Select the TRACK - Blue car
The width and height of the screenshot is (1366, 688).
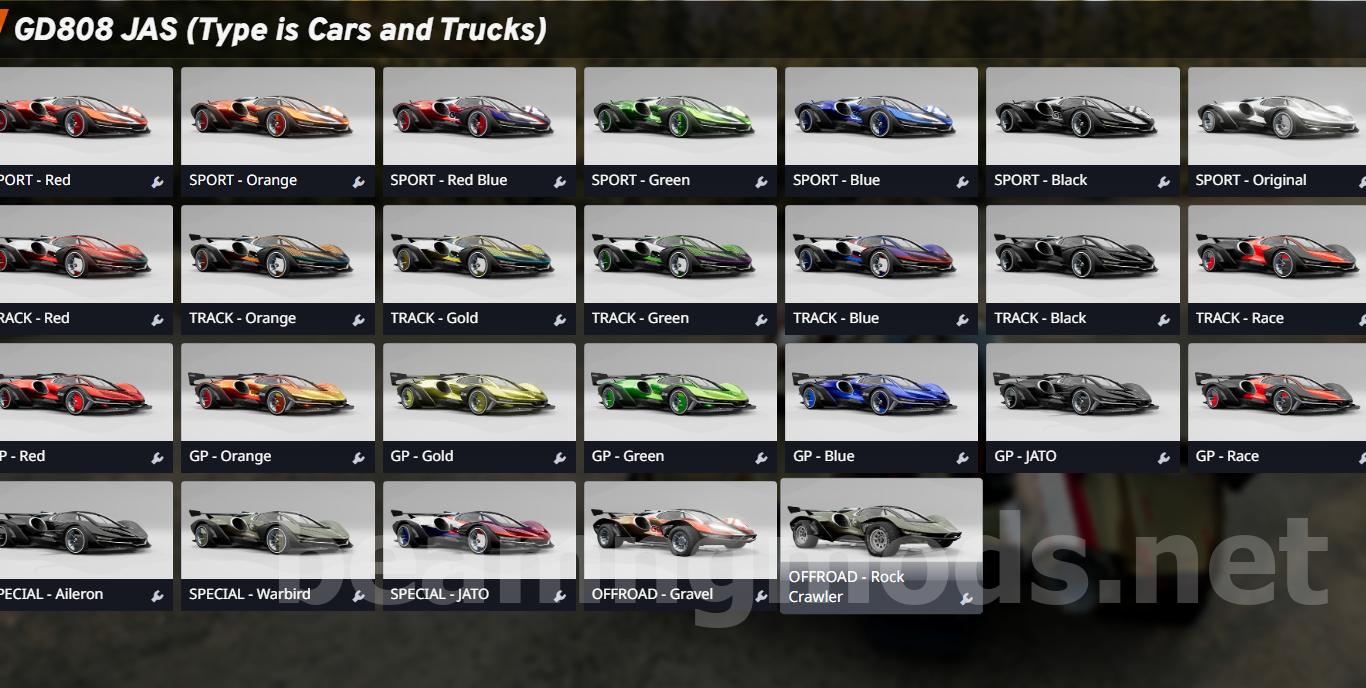coord(881,256)
